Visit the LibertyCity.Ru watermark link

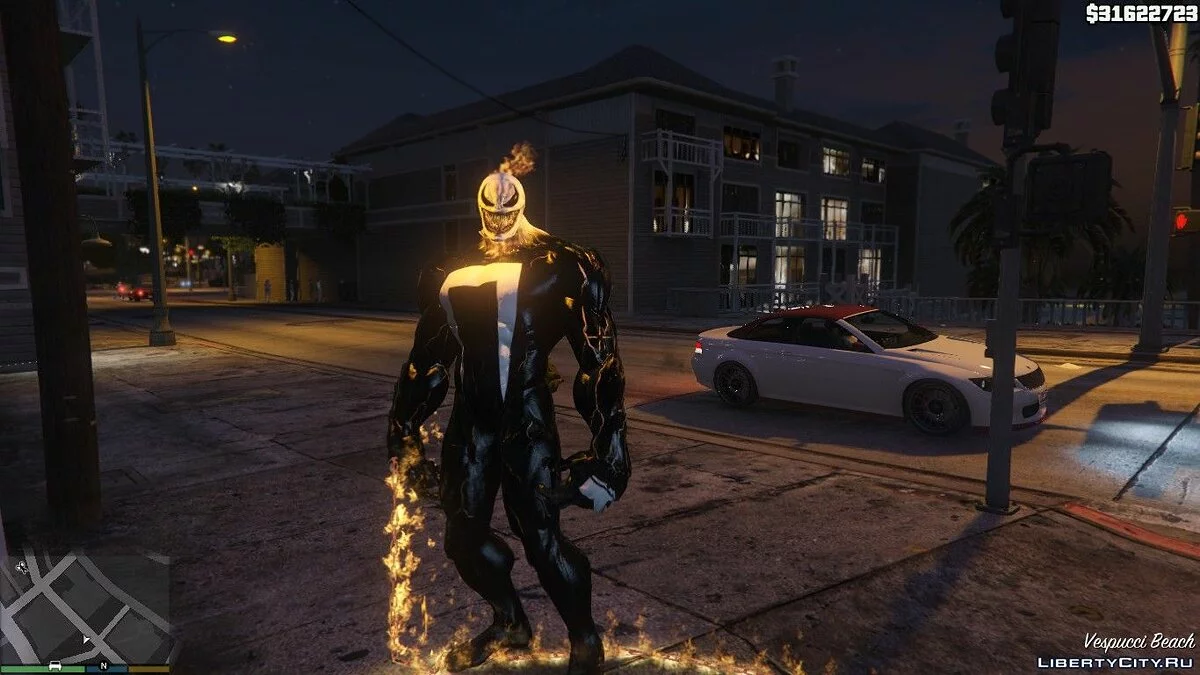[1115, 662]
